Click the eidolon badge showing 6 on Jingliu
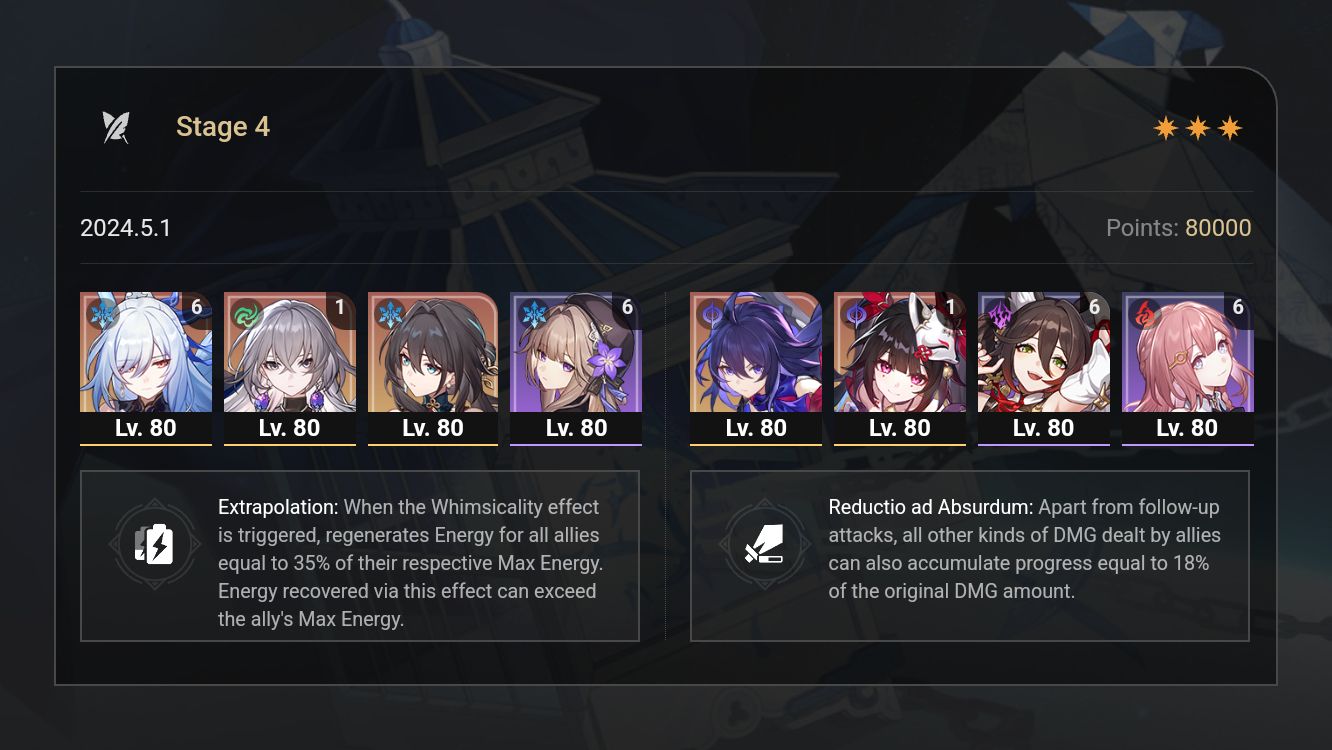The height and width of the screenshot is (750, 1332). coord(198,309)
